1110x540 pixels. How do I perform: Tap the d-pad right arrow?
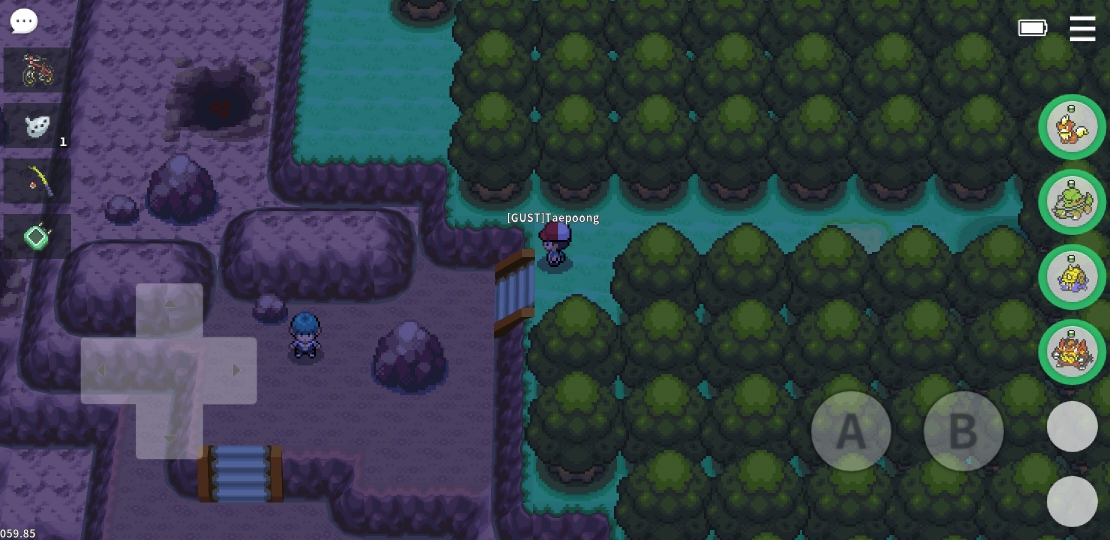click(234, 371)
